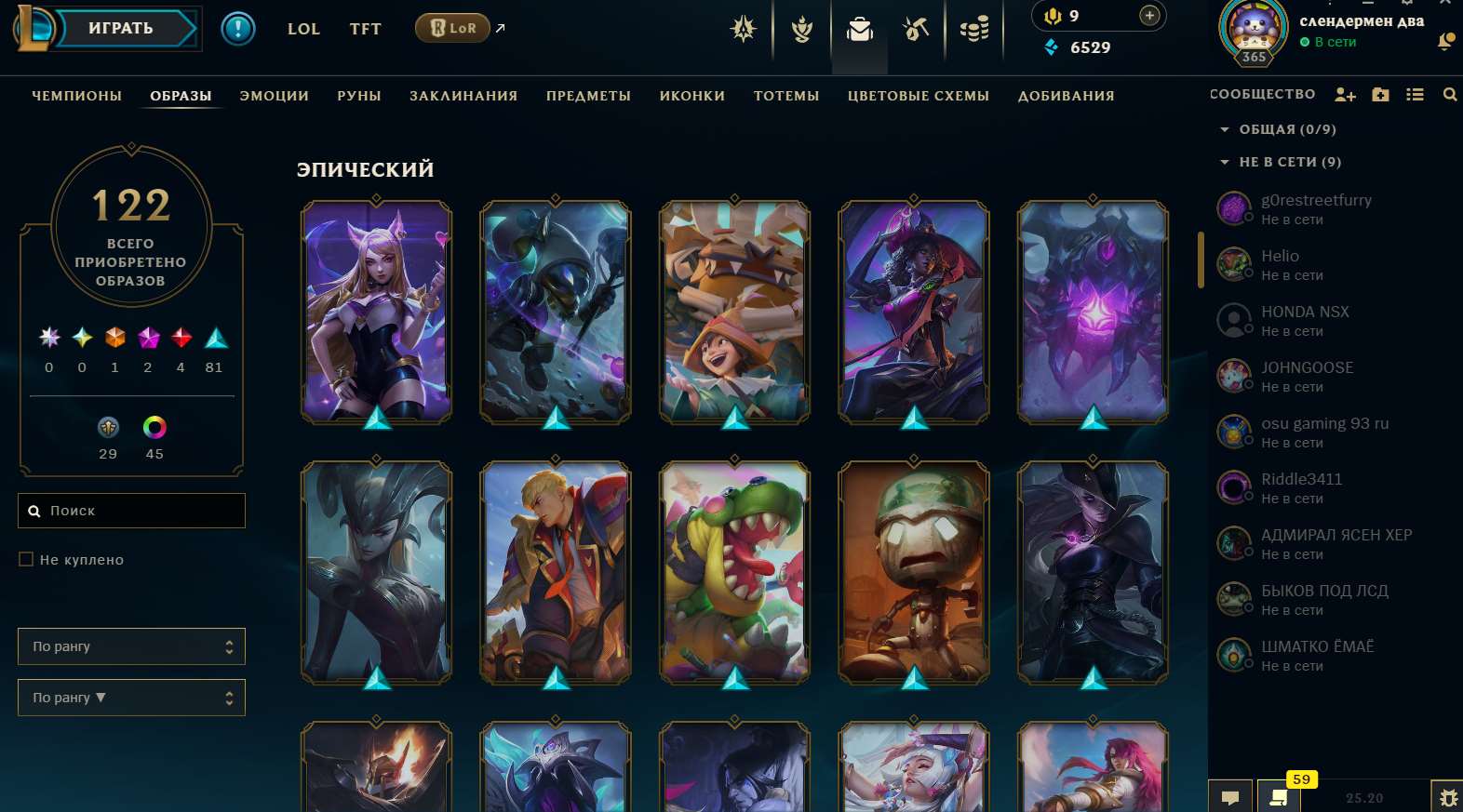
Task: Collapse the НЕ В СЕТИ friends group
Action: pos(1227,162)
